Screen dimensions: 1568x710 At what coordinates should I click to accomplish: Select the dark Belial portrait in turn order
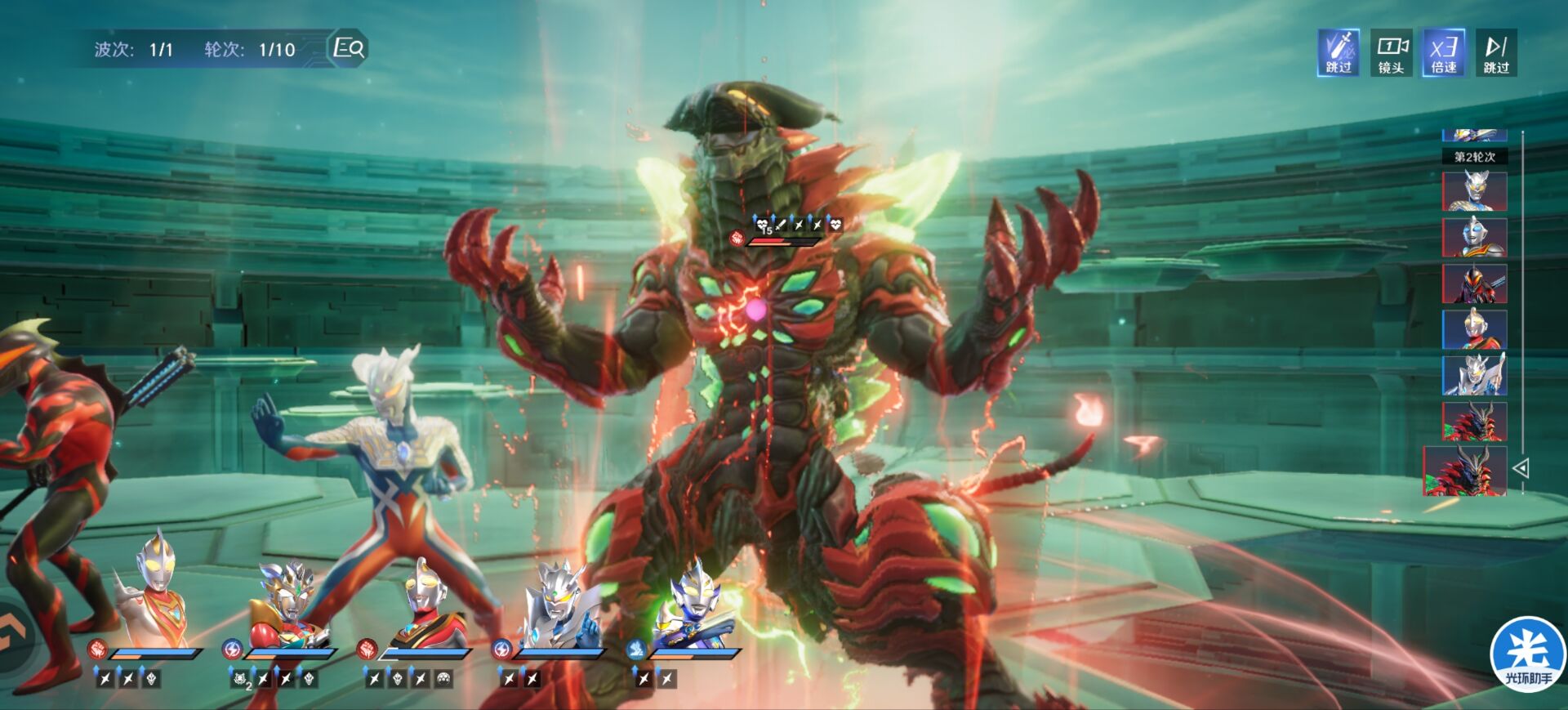coord(1474,284)
